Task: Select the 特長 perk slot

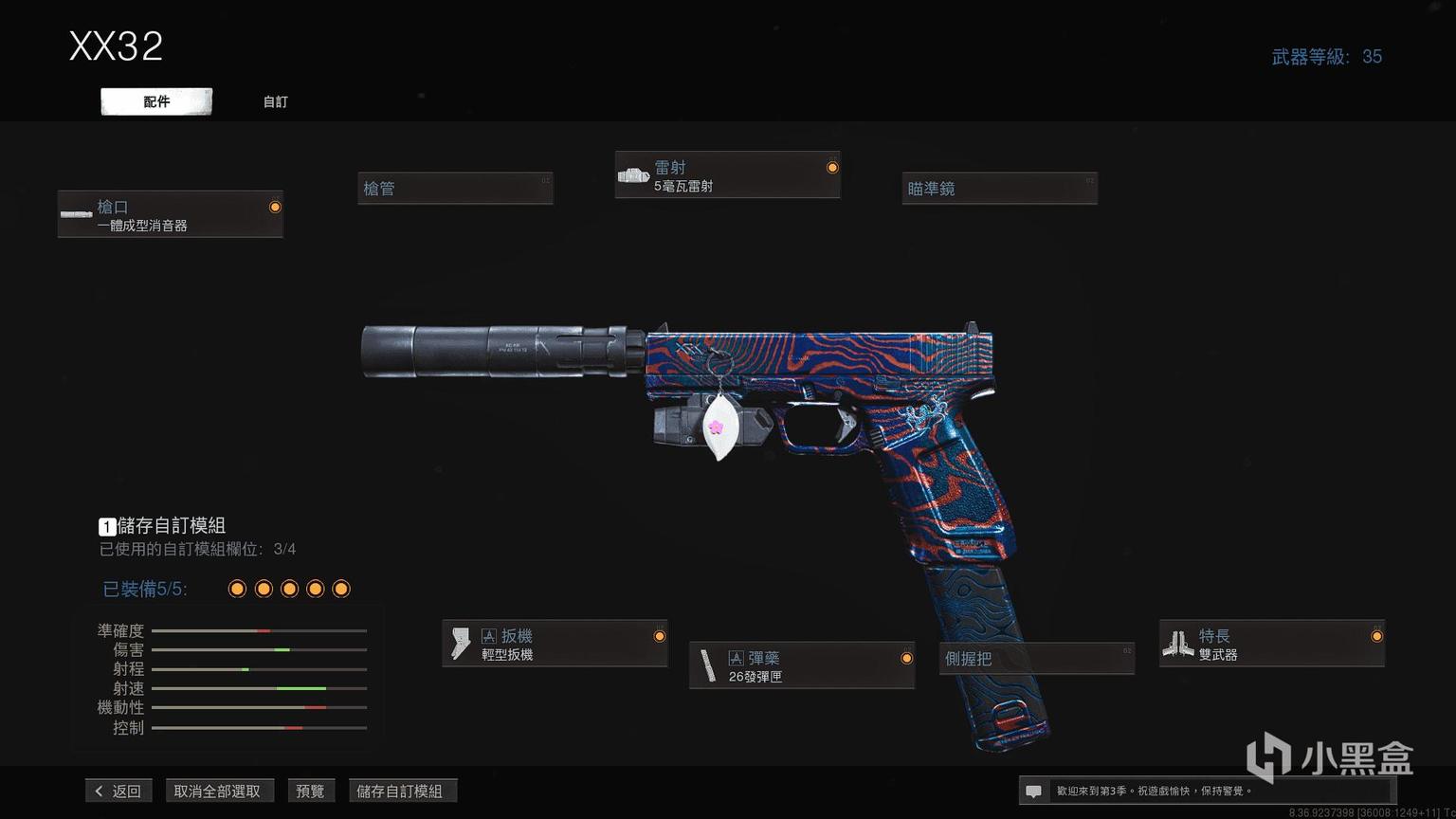Action: 1271,644
